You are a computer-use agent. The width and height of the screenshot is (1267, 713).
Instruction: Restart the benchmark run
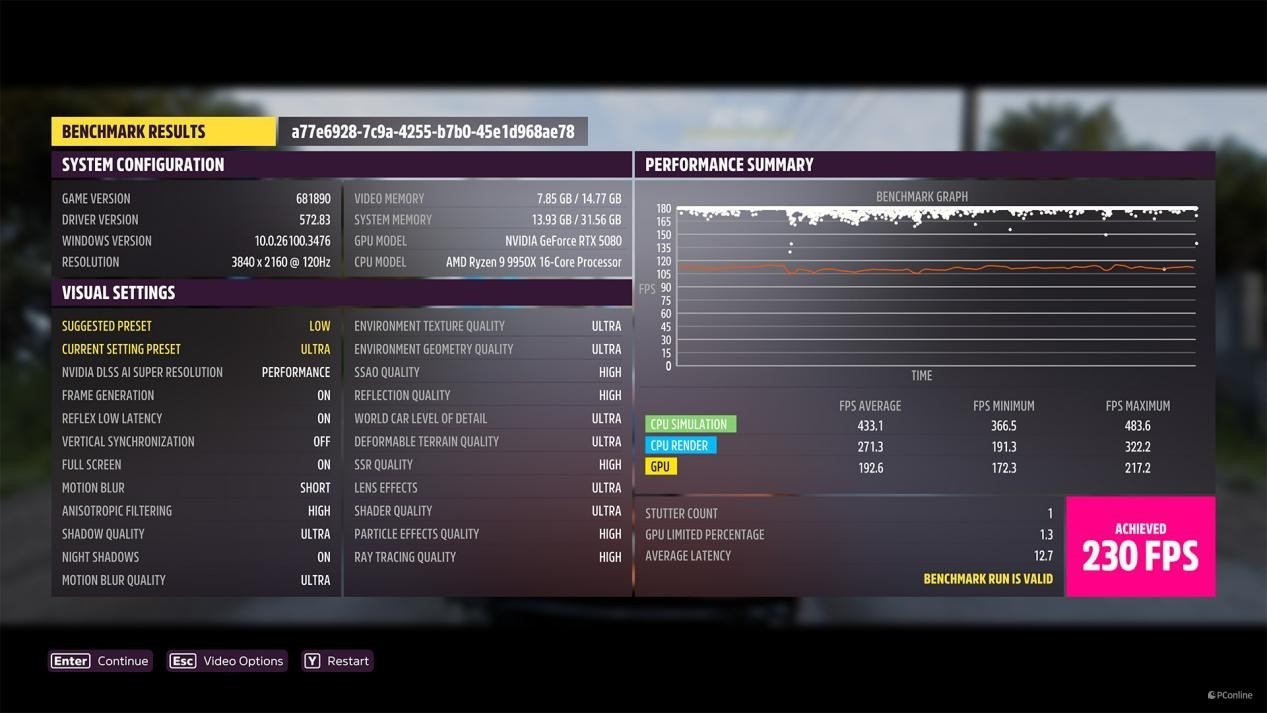coord(337,661)
